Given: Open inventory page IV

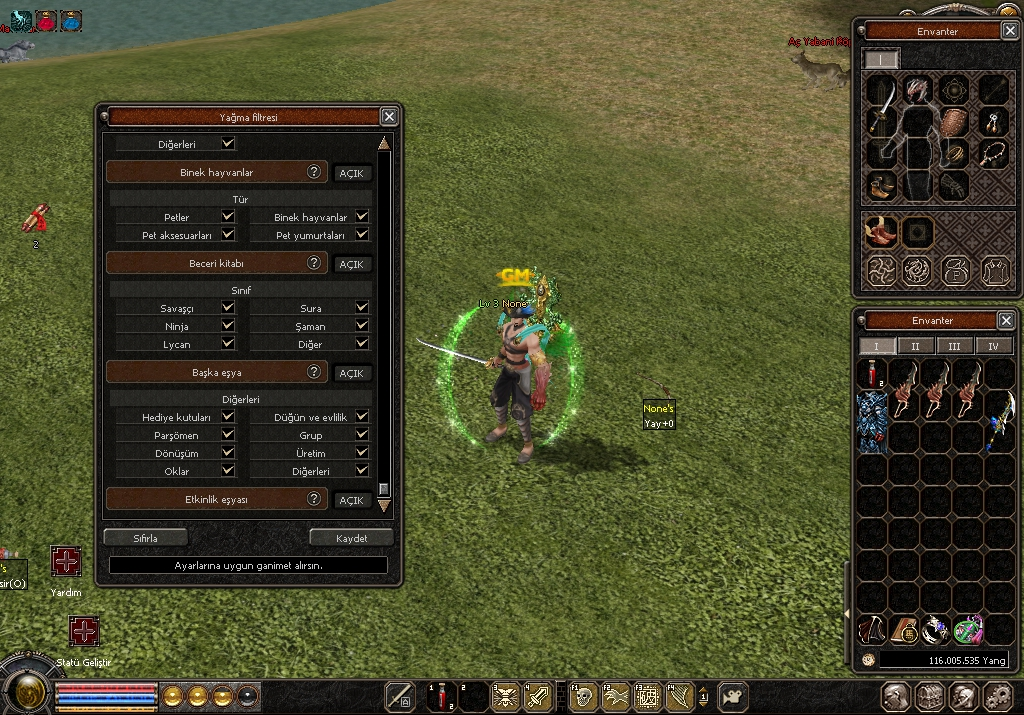Looking at the screenshot, I should [993, 346].
